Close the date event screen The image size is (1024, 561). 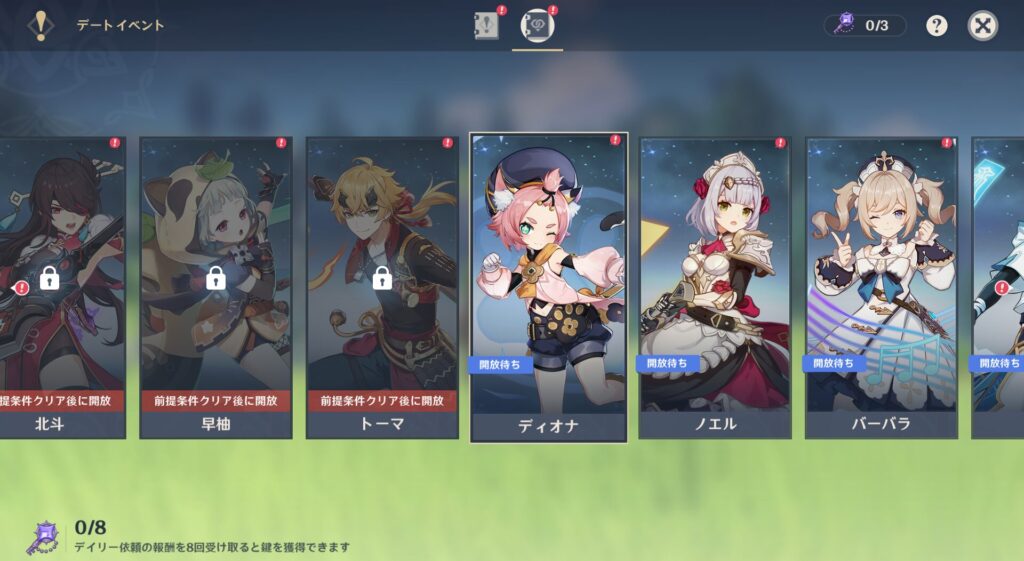(983, 26)
